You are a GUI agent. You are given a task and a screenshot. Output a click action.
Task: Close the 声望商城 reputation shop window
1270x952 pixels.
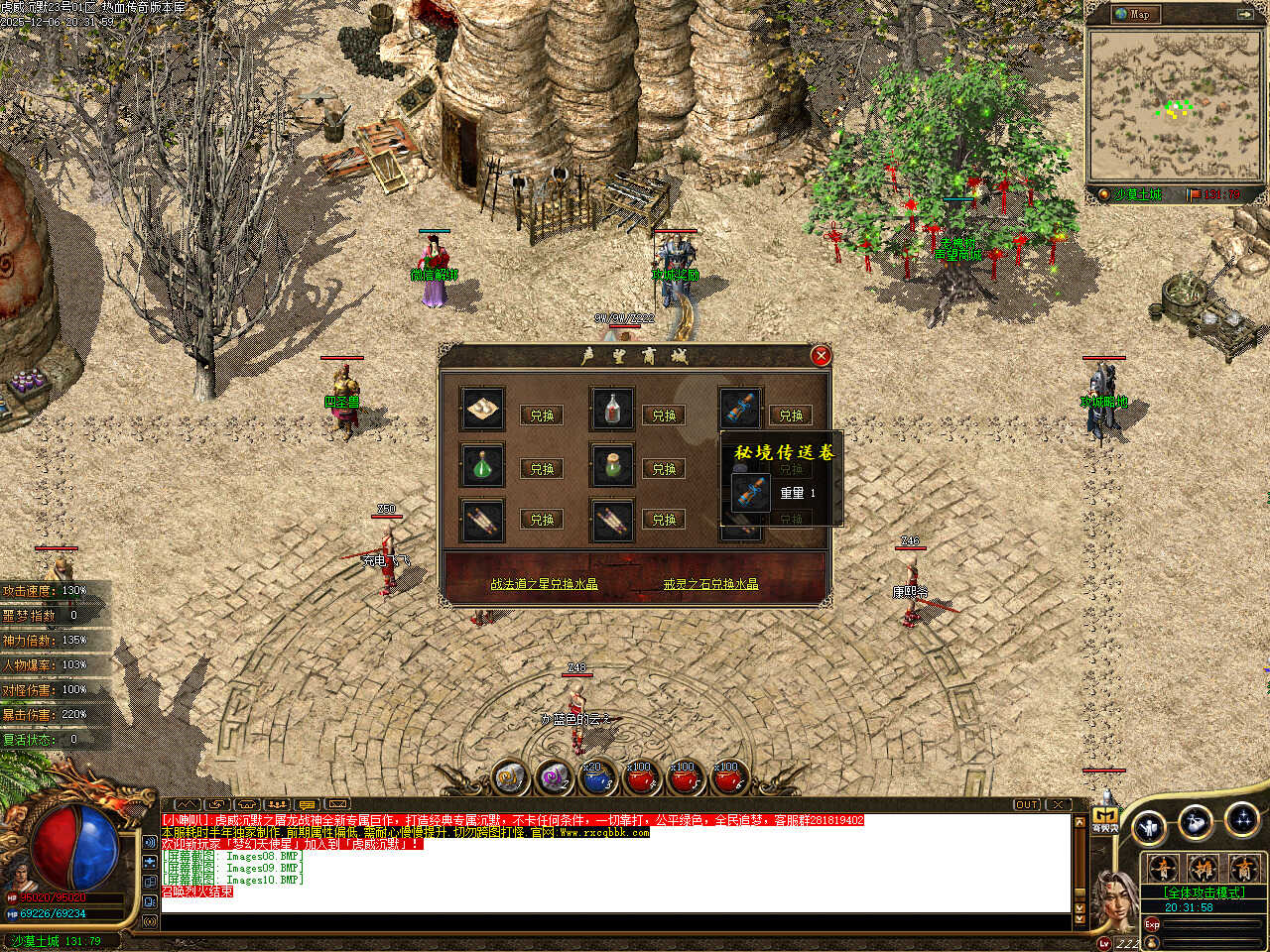(821, 356)
